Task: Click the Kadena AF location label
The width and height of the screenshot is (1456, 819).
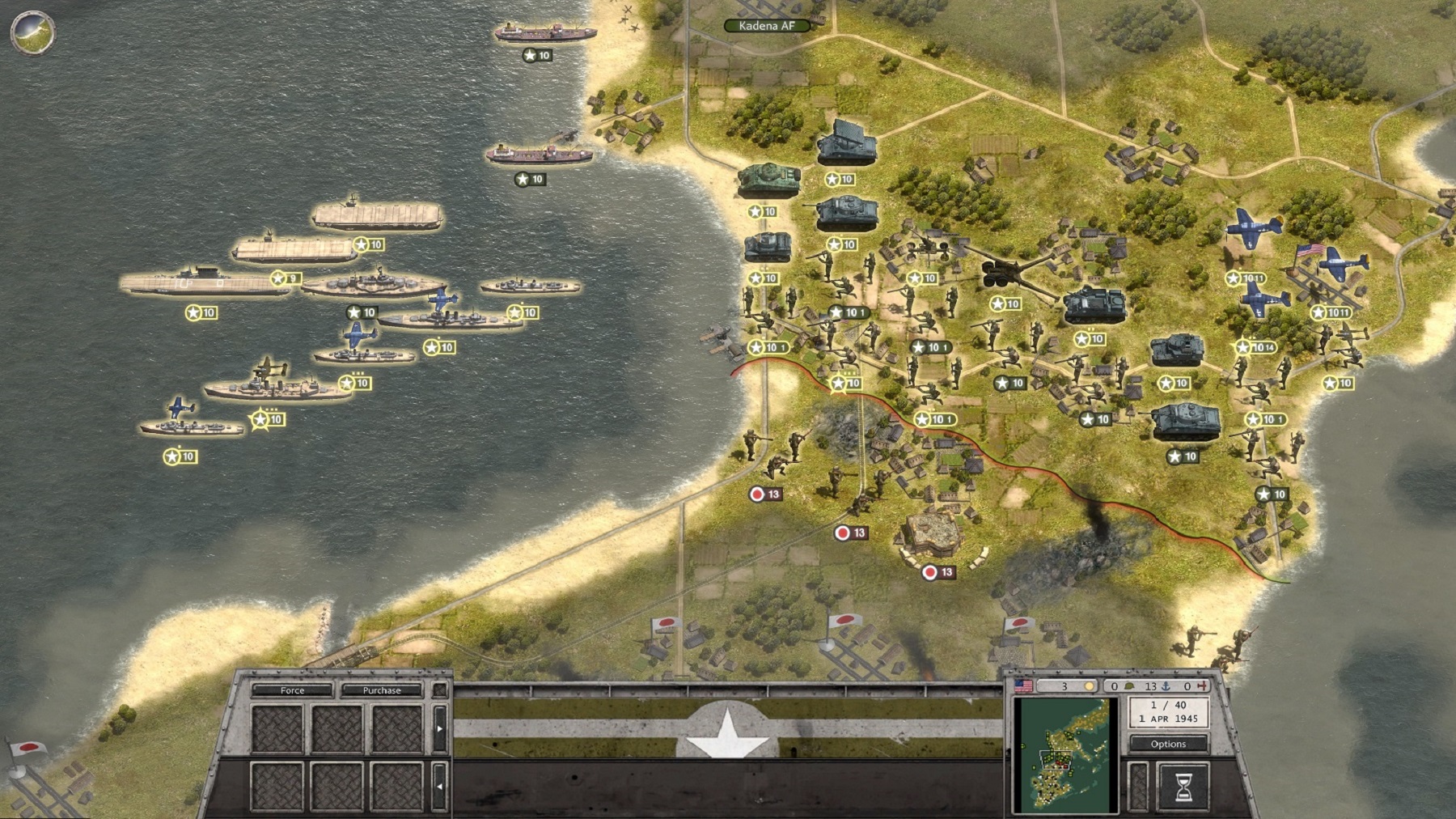Action: pyautogui.click(x=765, y=24)
